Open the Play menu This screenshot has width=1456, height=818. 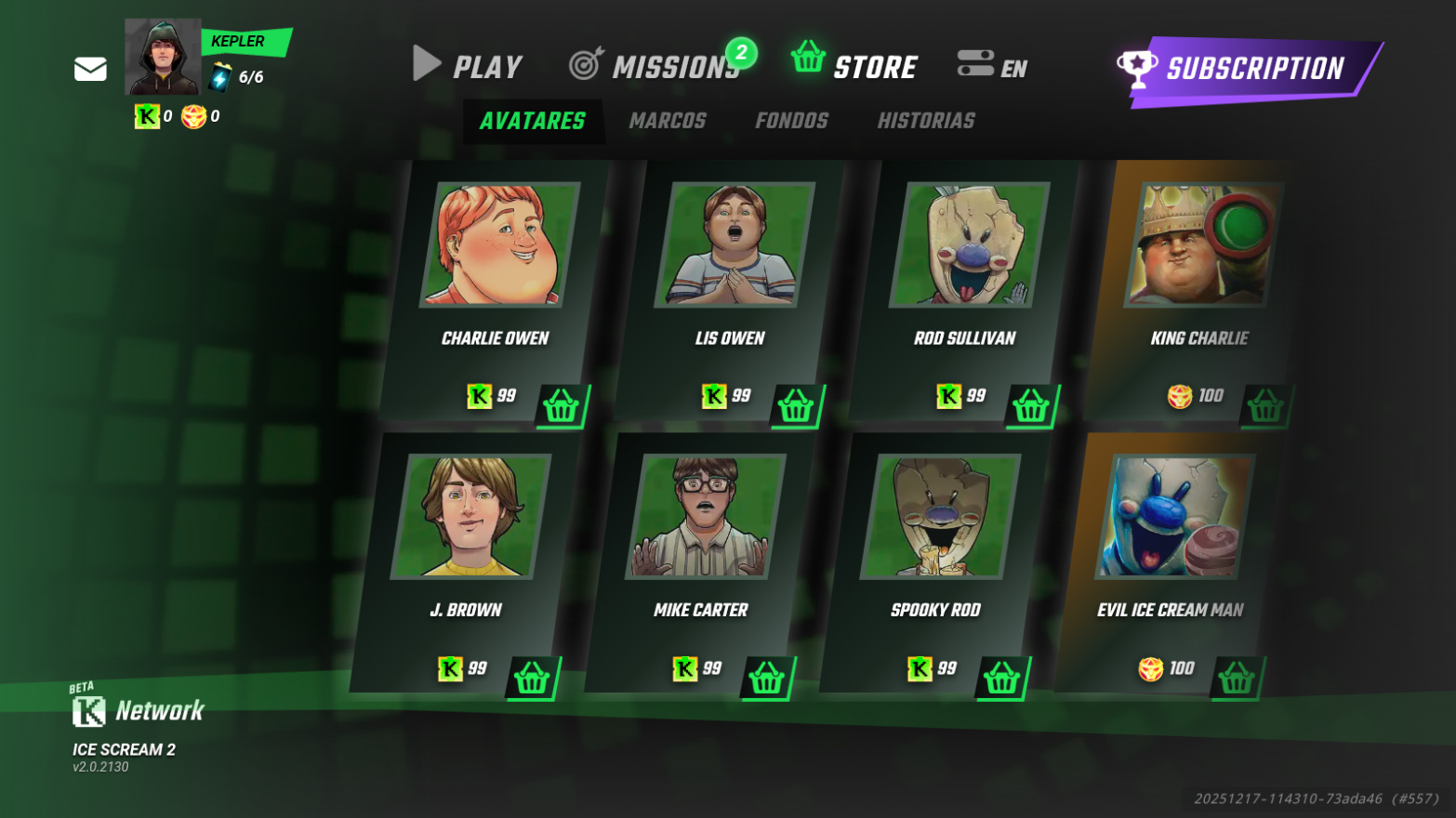click(x=468, y=66)
